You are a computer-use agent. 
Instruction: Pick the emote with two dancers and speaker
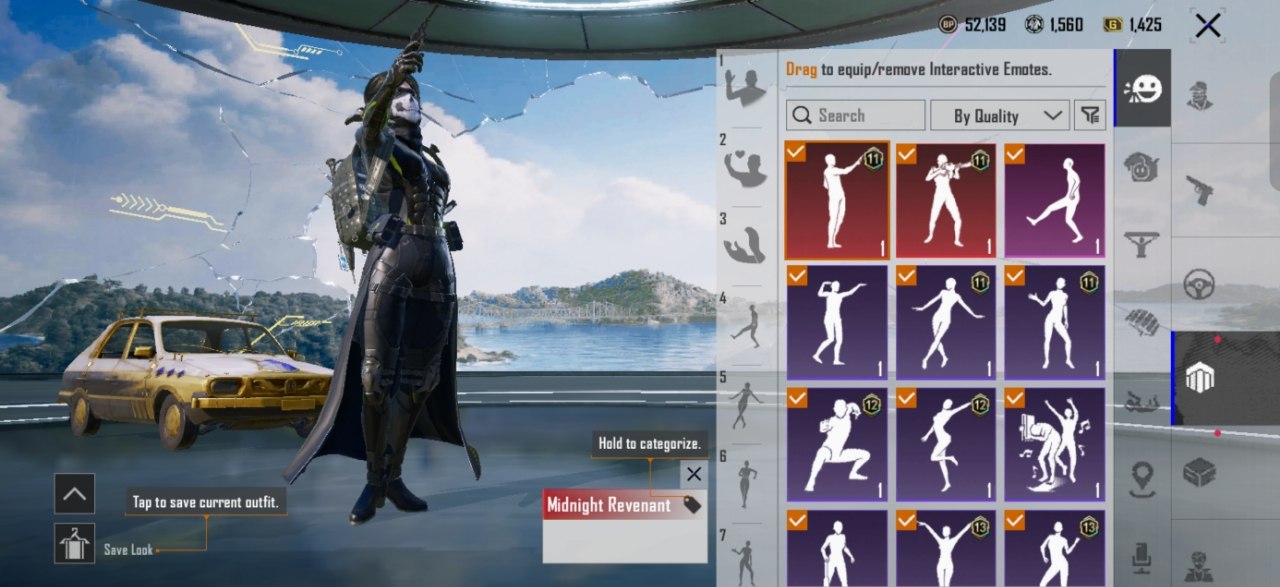(x=1055, y=444)
